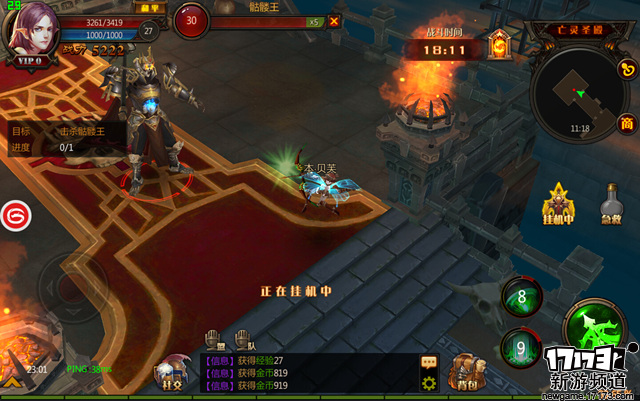Activate the skill with cooldown 9
The width and height of the screenshot is (640, 401).
coord(521,347)
